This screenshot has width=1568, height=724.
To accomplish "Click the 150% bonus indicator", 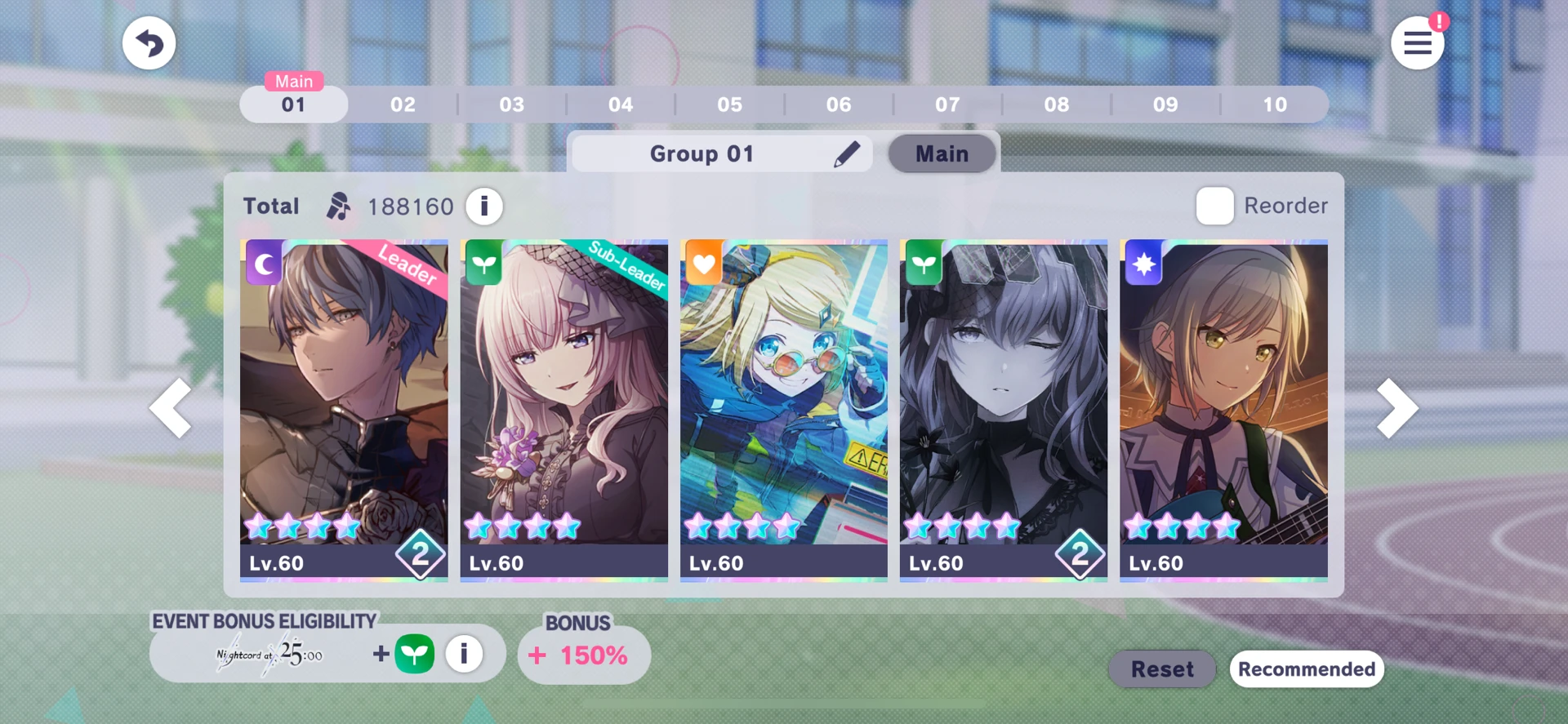I will 583,654.
